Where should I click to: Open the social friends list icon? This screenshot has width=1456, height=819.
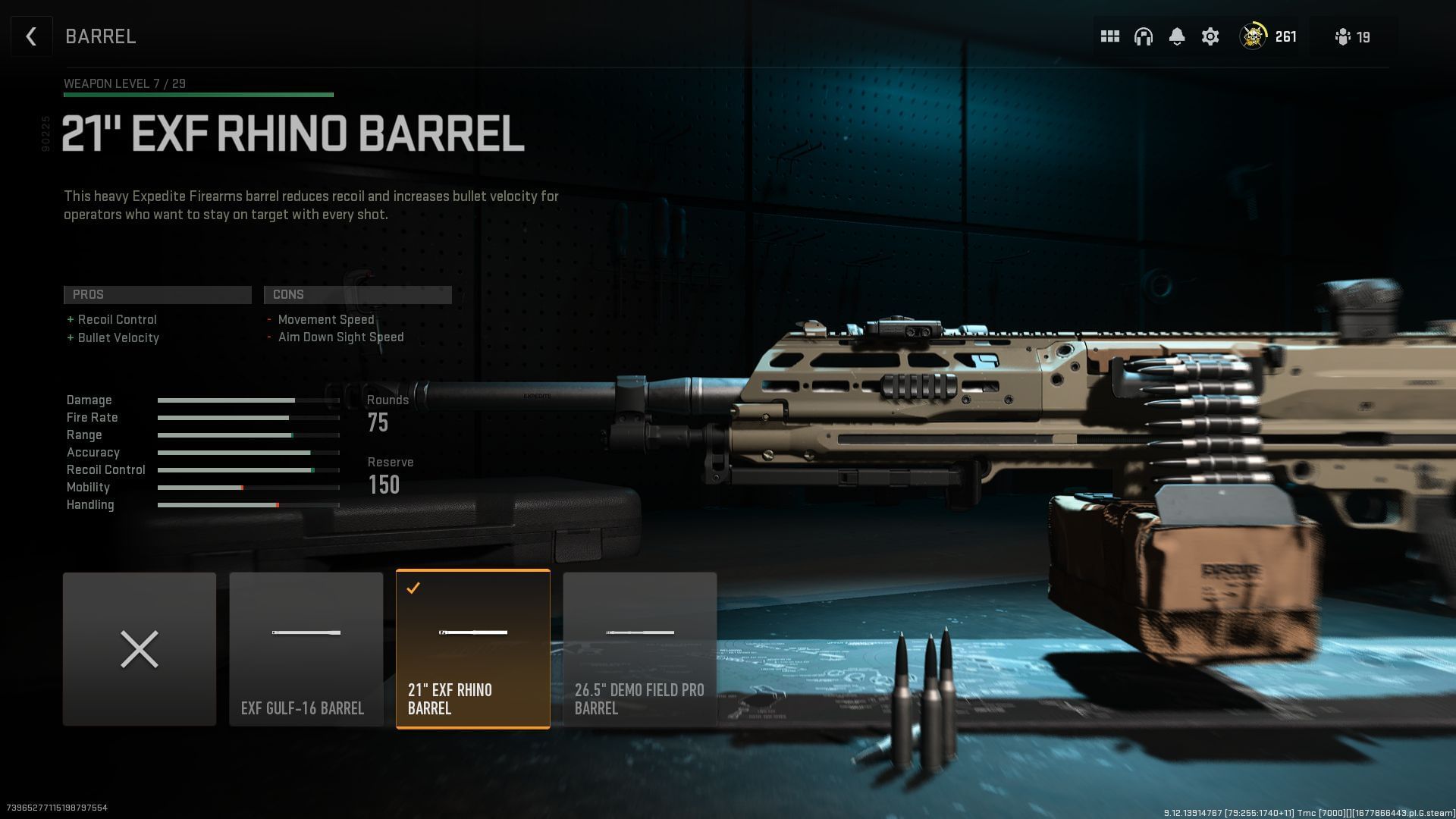click(x=1352, y=36)
